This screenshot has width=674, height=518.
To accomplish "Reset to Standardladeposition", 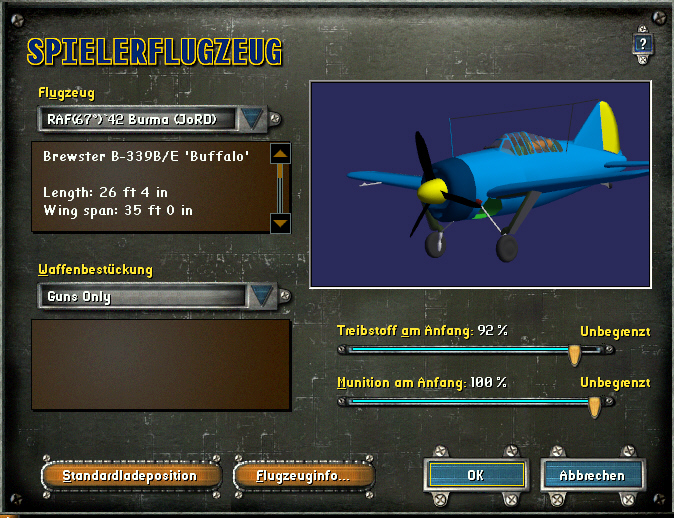I will pos(129,475).
